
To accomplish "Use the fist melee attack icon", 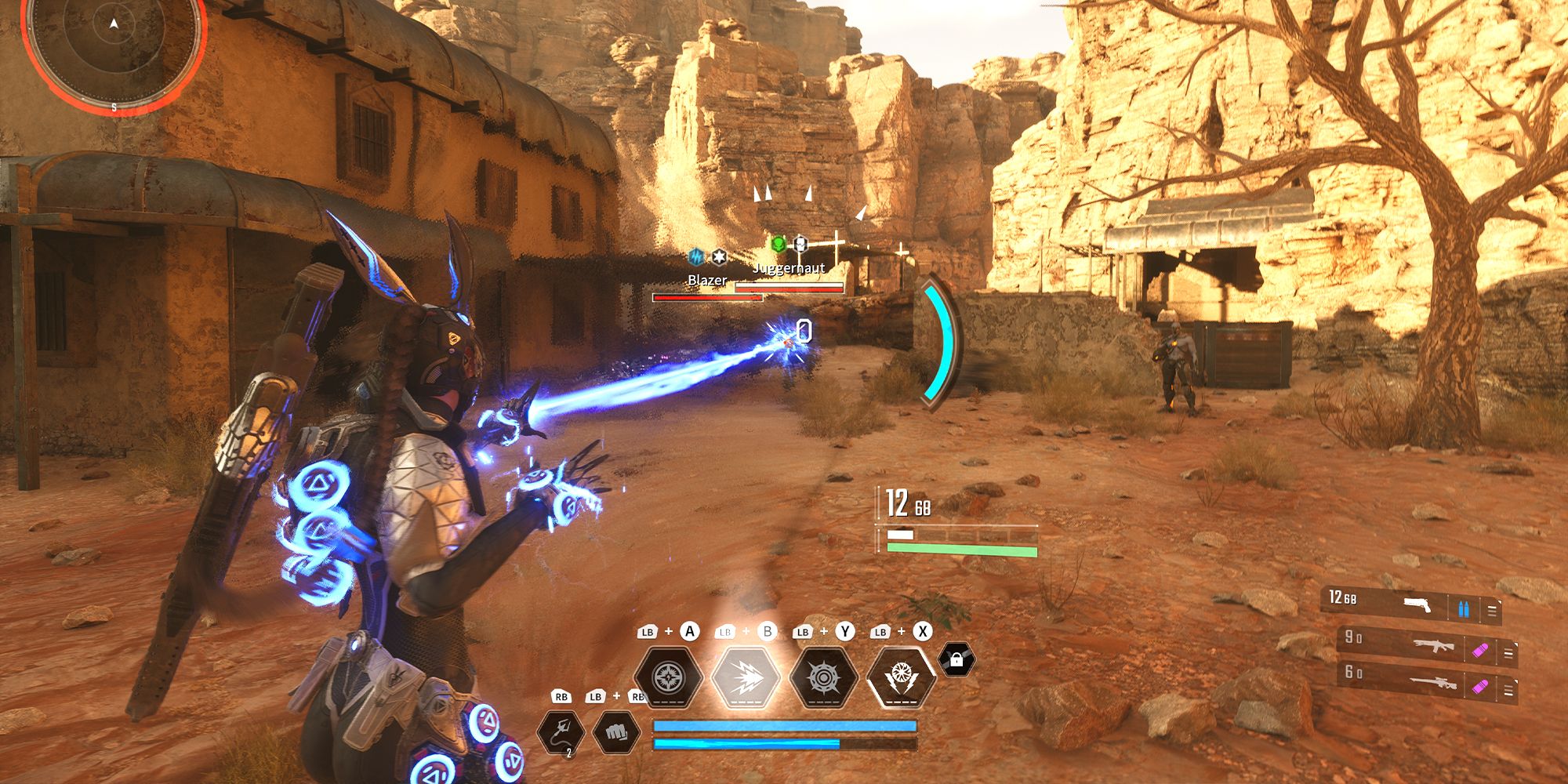I will [616, 732].
